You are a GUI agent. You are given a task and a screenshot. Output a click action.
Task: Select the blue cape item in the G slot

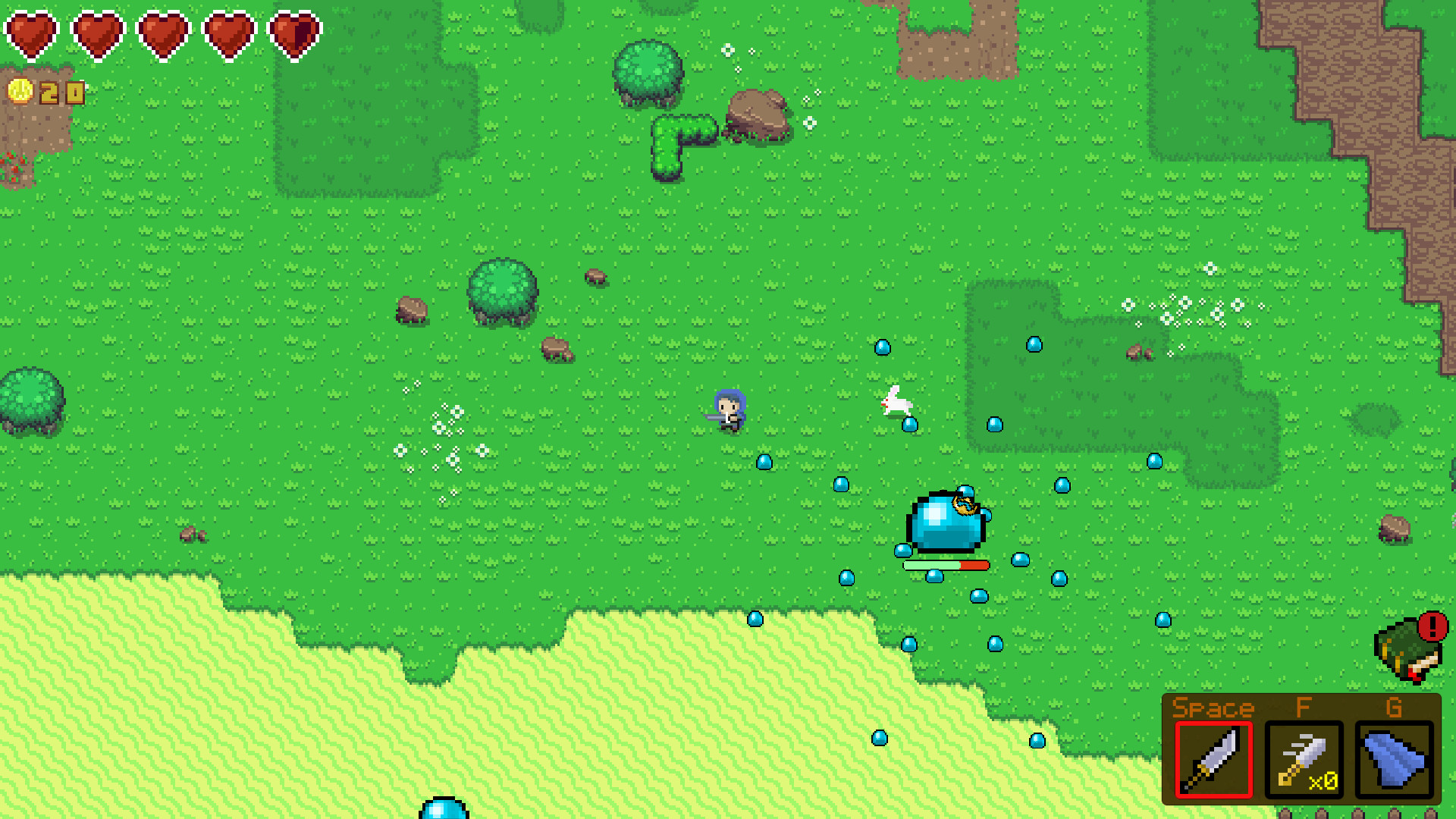click(x=1392, y=758)
